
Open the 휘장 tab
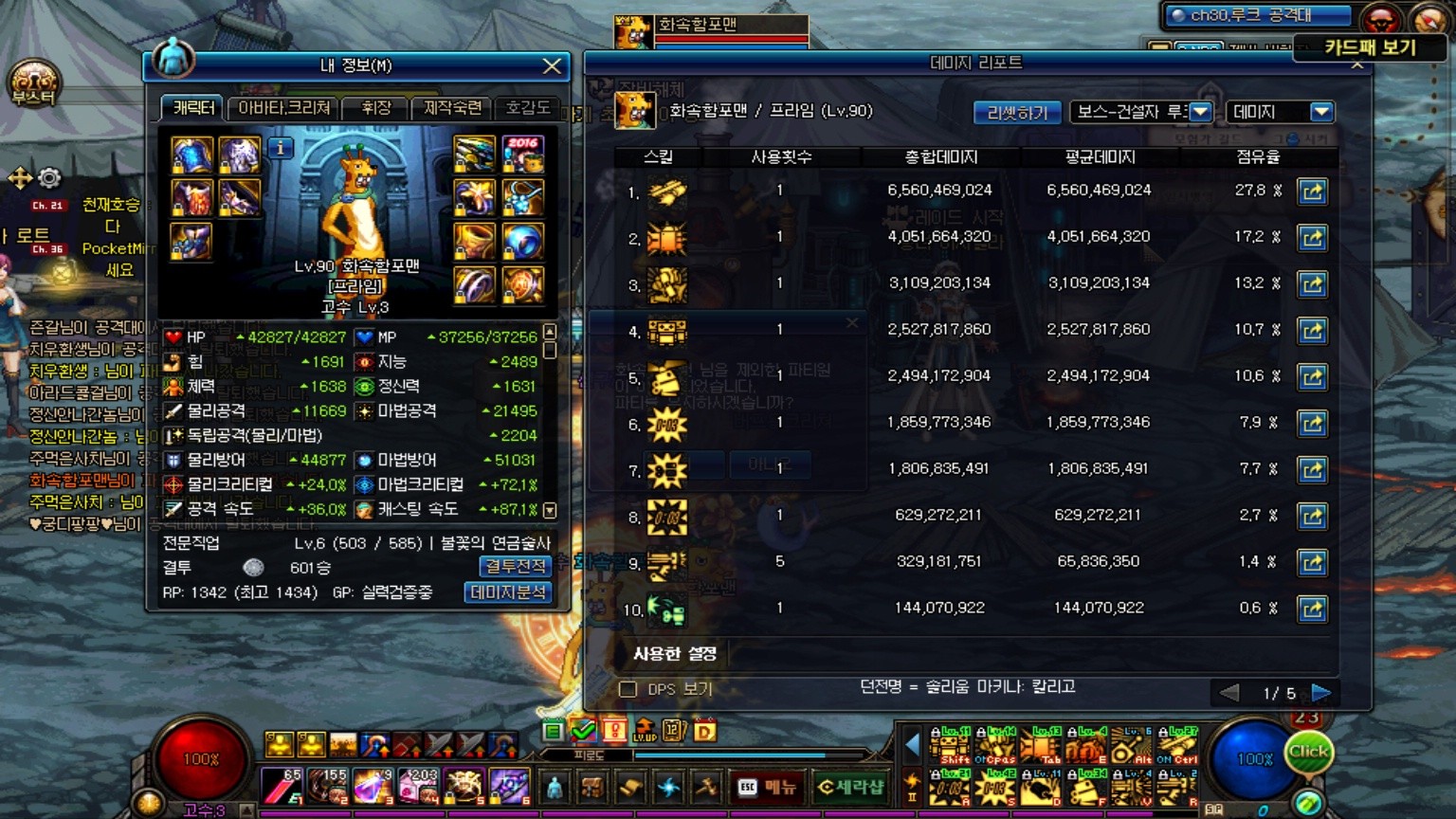[x=376, y=108]
